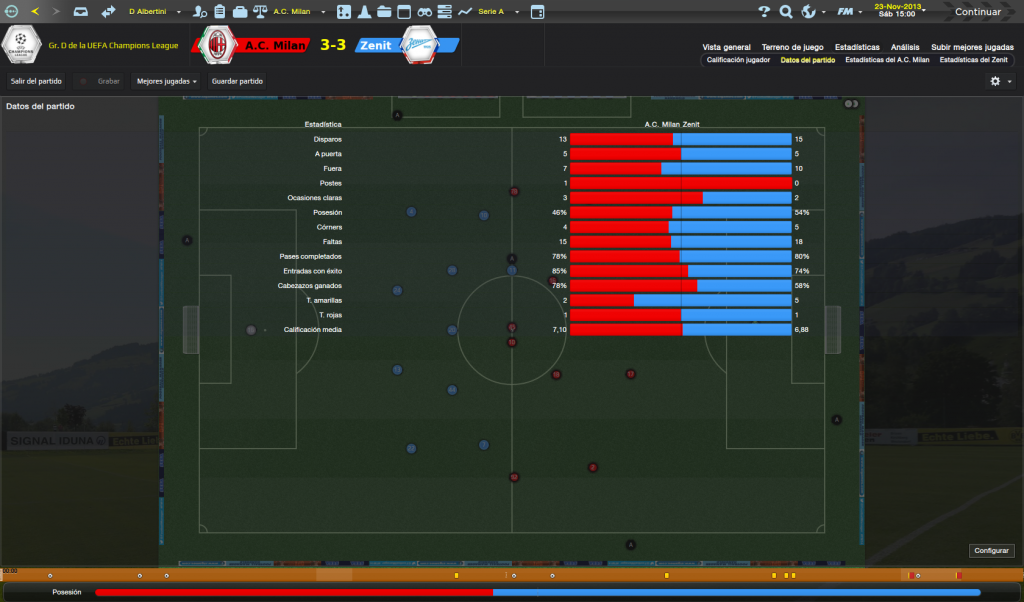Viewport: 1024px width, 602px height.
Task: Open the FM game menu
Action: tap(848, 12)
